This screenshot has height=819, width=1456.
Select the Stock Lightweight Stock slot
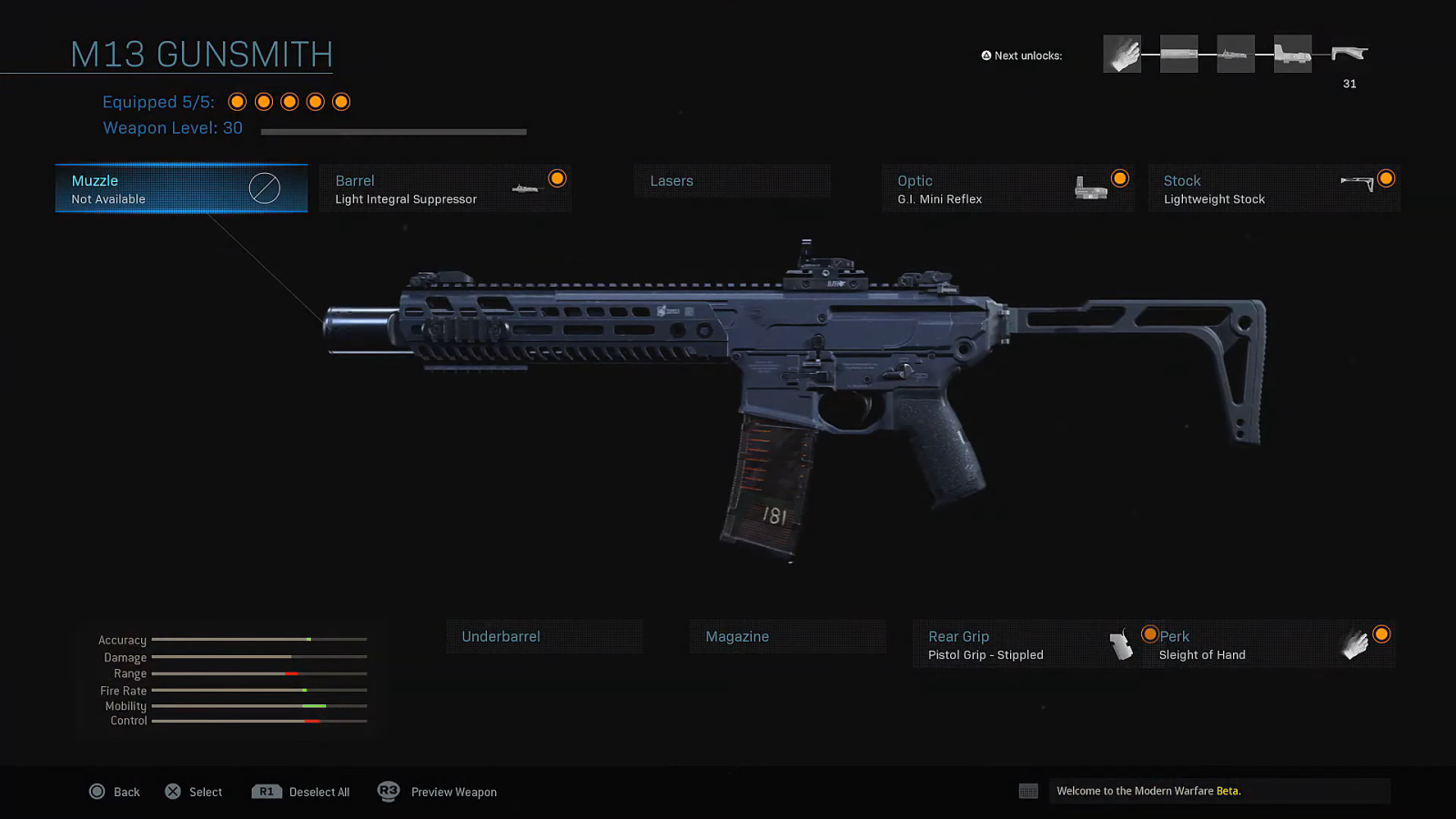1273,188
